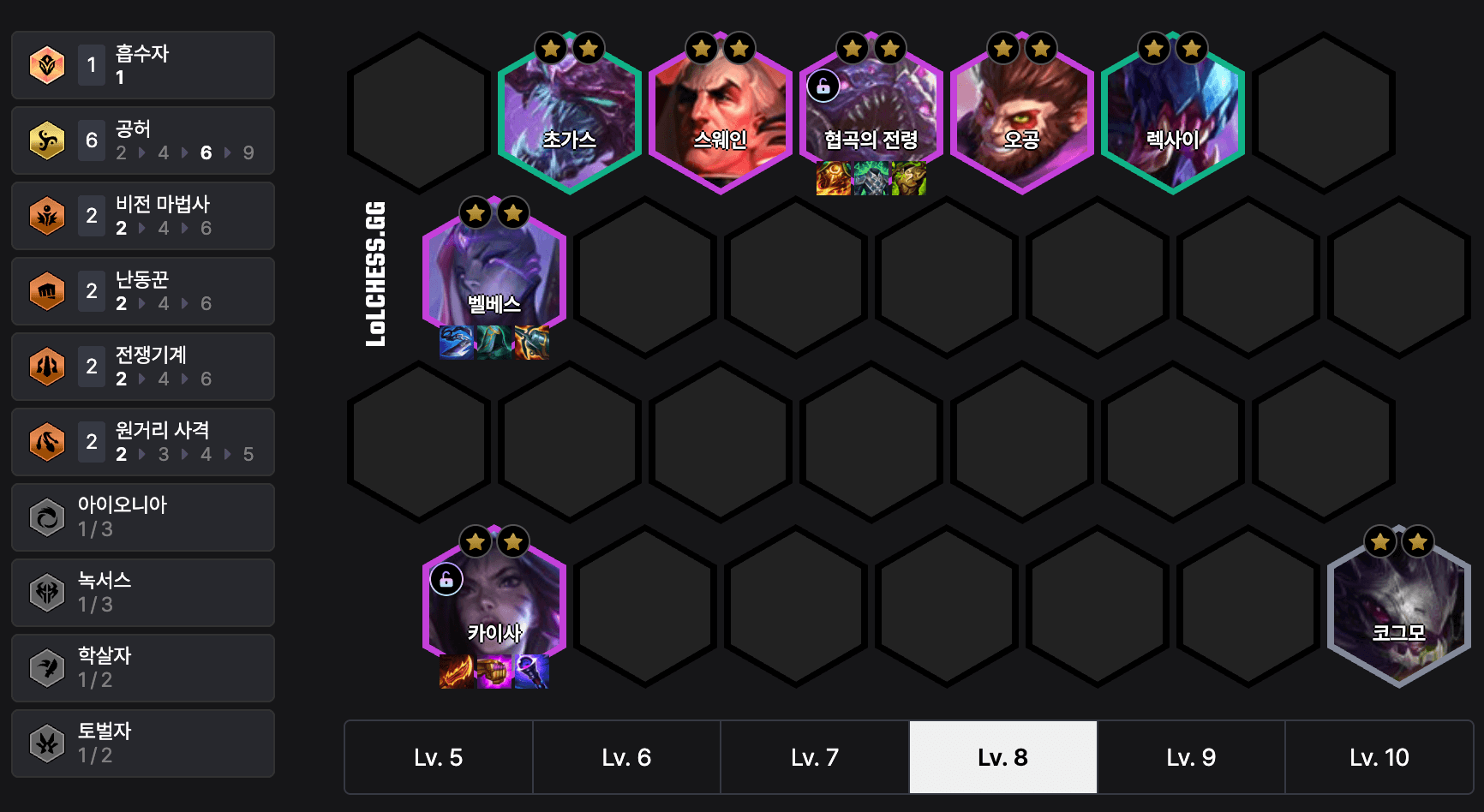Select the 전쟁기계 trait entry

point(143,367)
